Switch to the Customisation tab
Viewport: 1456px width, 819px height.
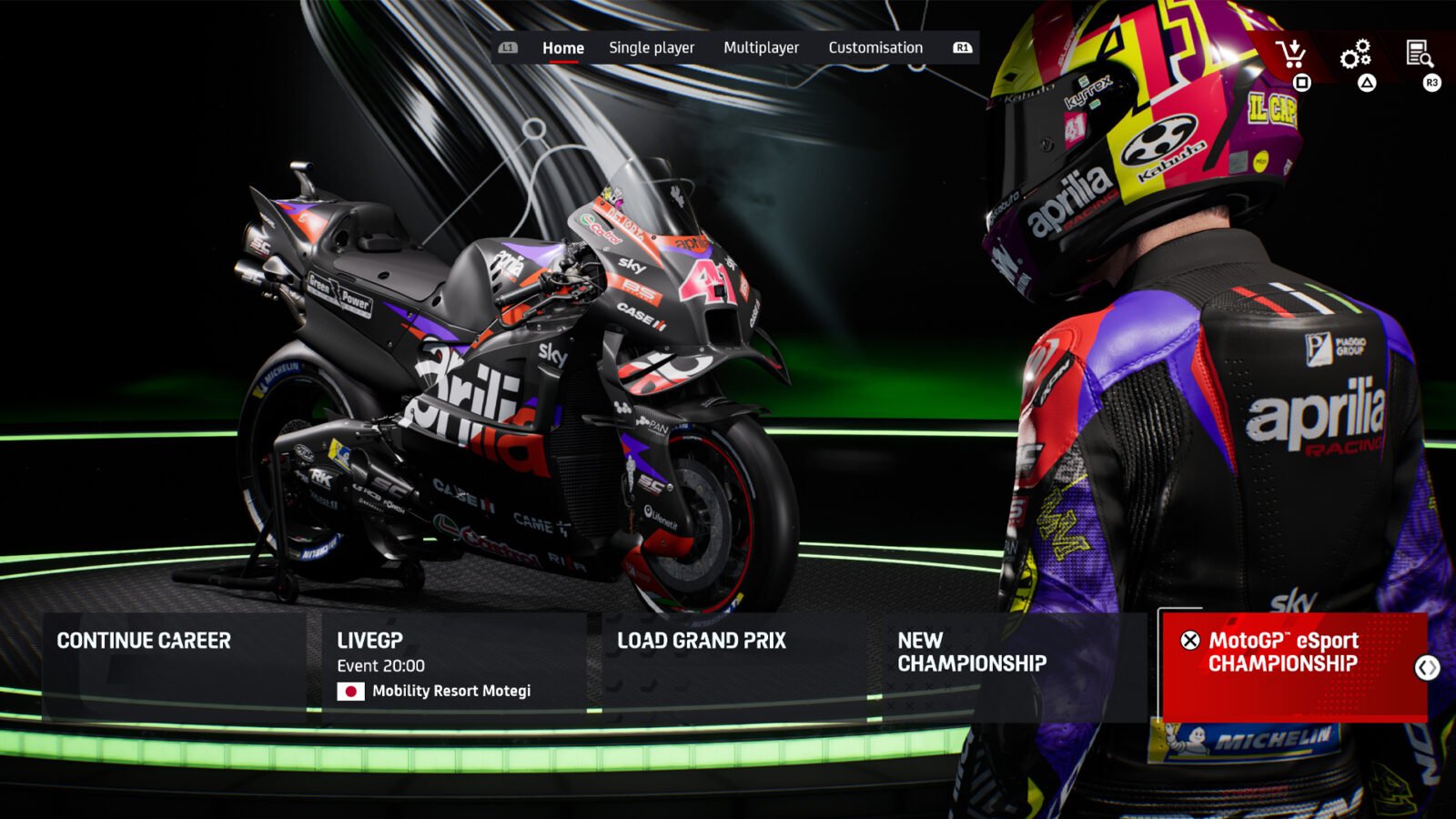click(x=875, y=47)
